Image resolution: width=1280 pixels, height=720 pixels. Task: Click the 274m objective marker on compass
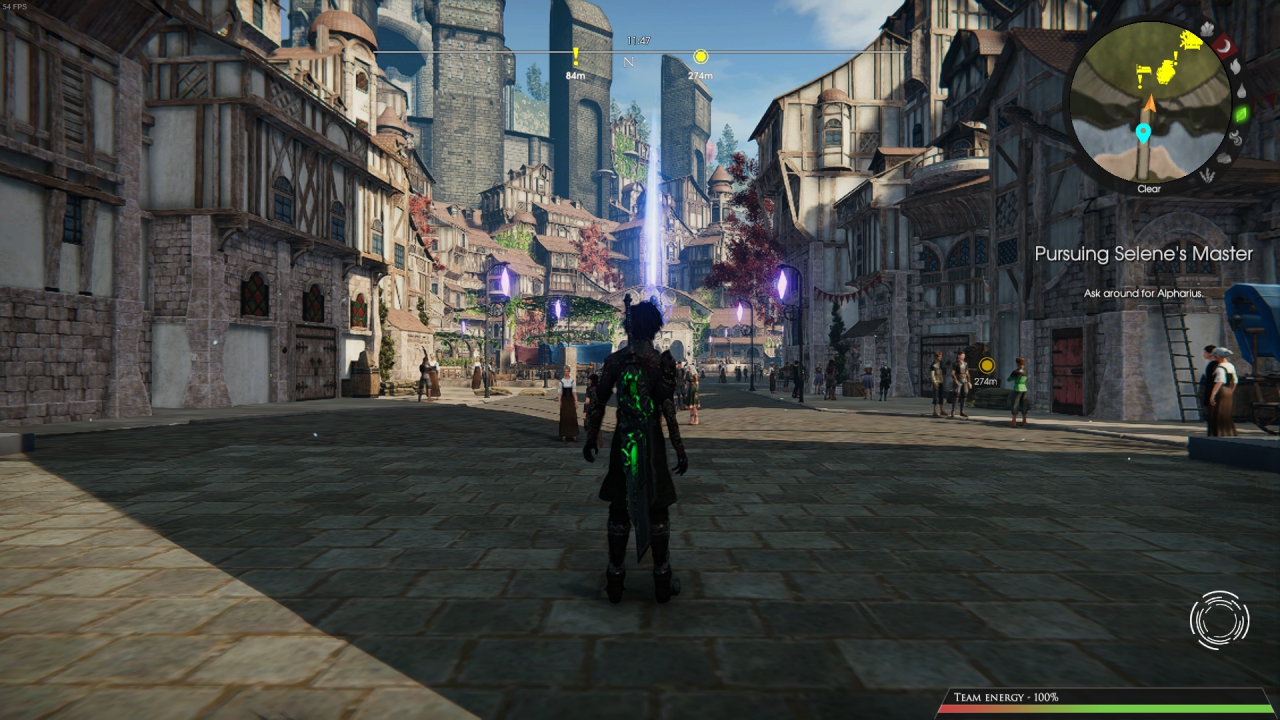coord(700,57)
